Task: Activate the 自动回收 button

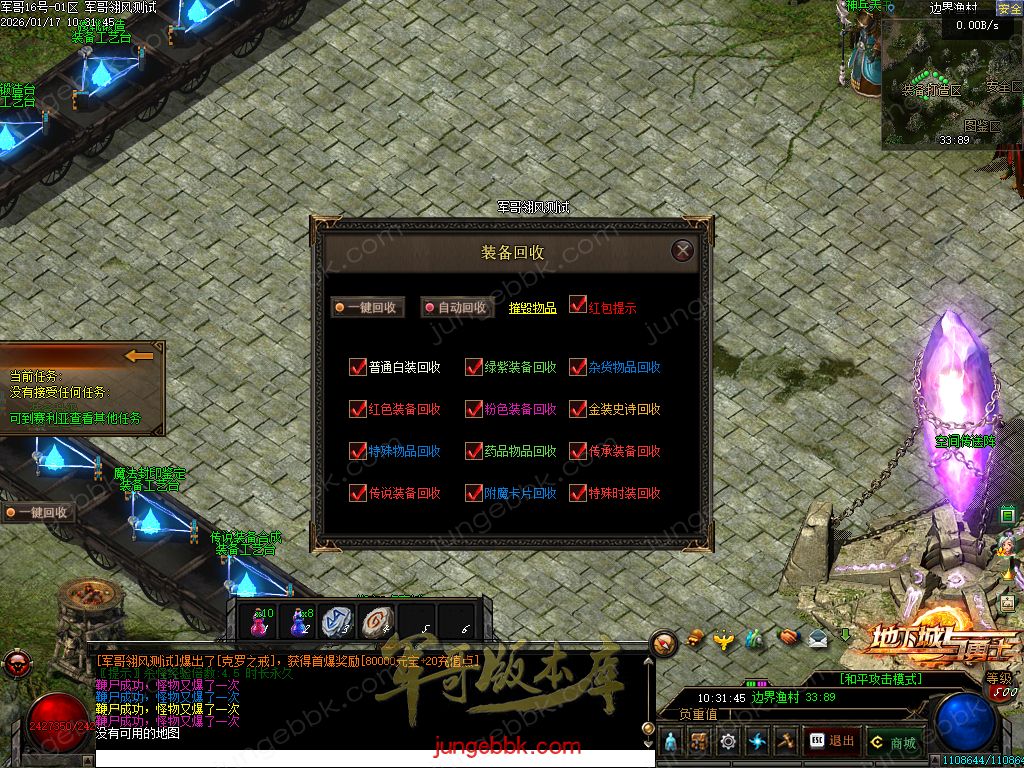Action: 456,308
